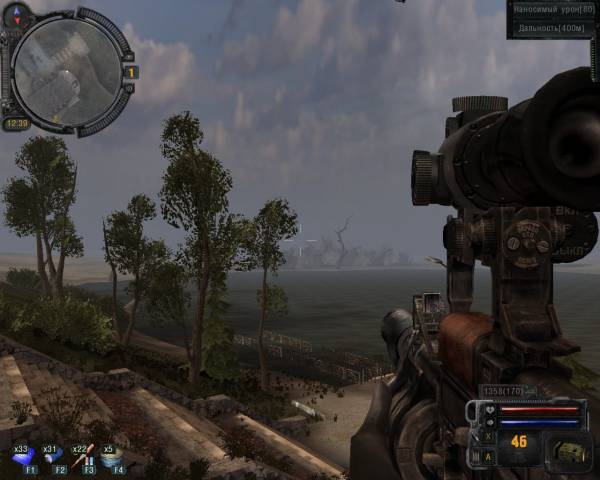Use the F1 quick slot item
Screen dimensions: 600x480
22,458
